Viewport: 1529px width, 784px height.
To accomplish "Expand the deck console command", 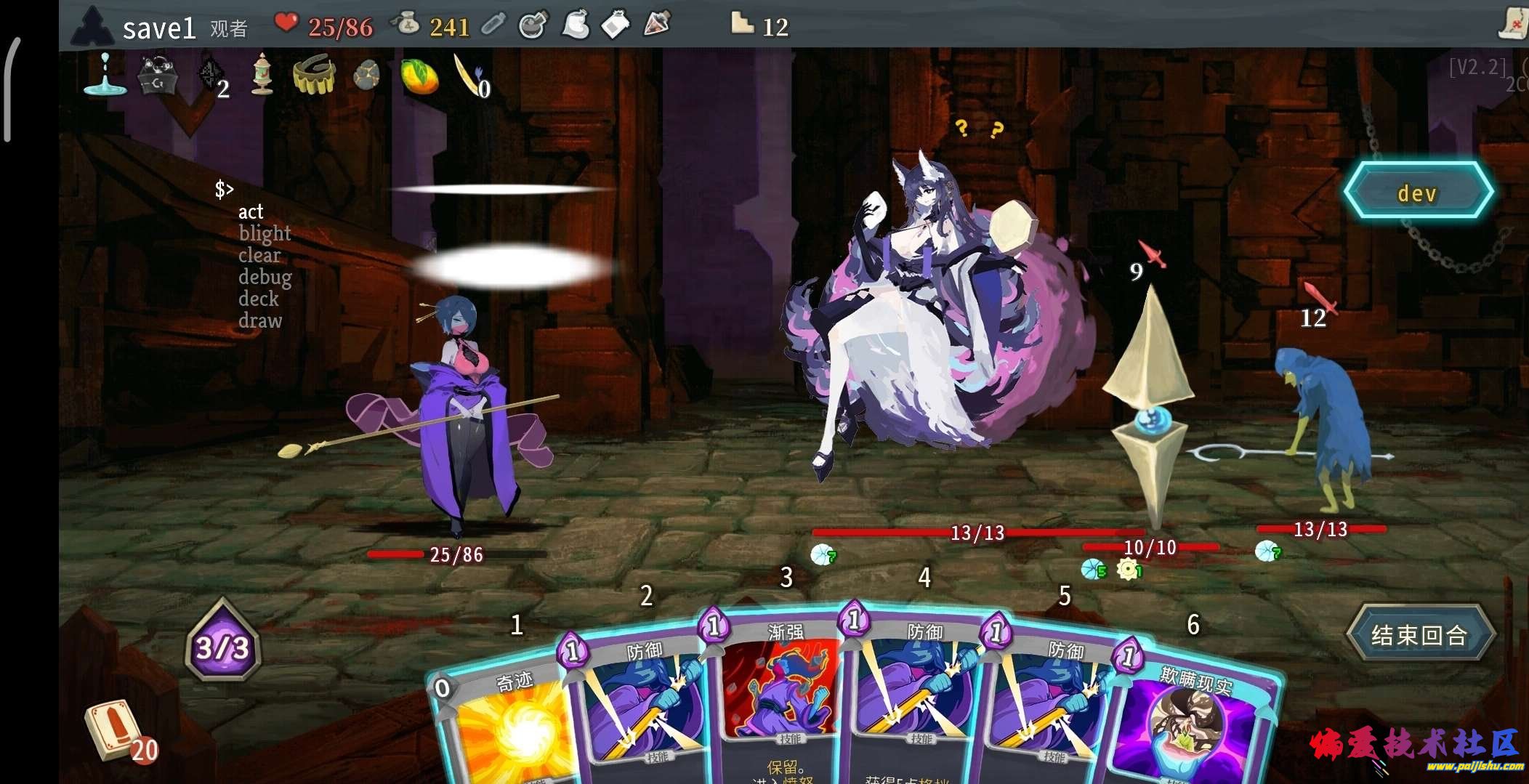I will [x=258, y=299].
